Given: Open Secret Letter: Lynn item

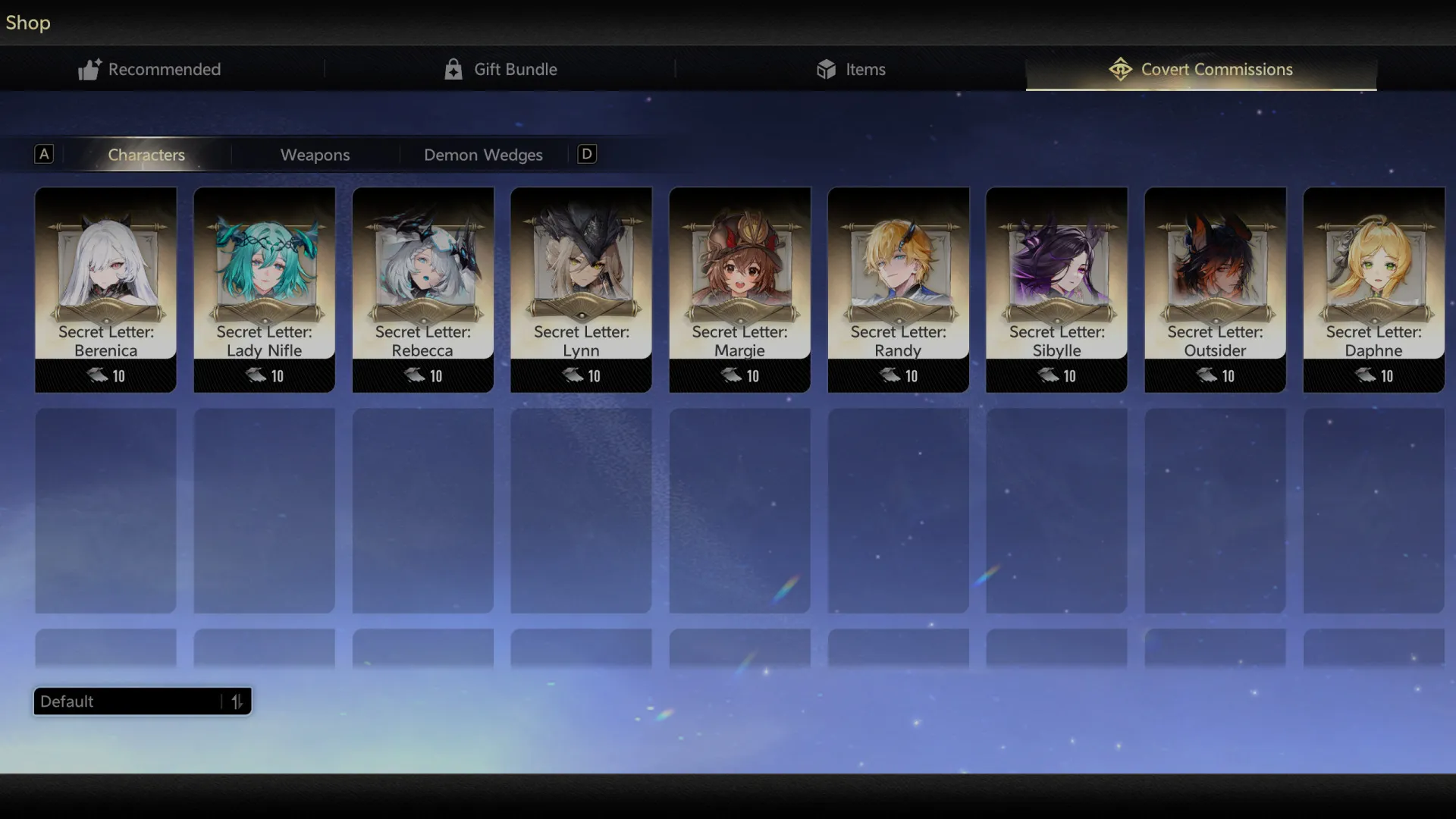Looking at the screenshot, I should pyautogui.click(x=581, y=289).
